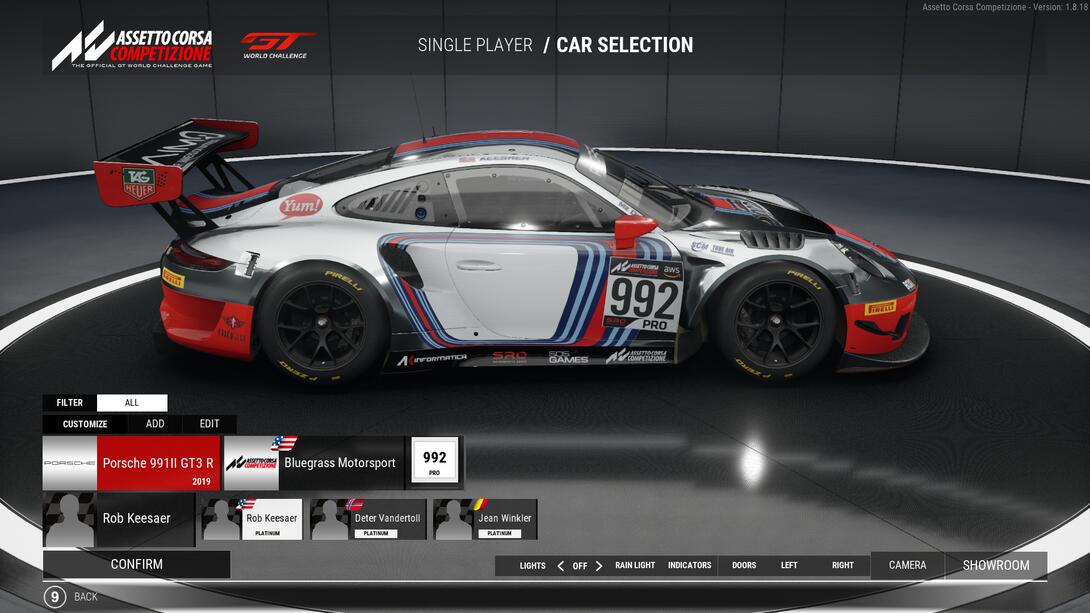Viewport: 1090px width, 613px height.
Task: Pick driver Deter Vandertoll
Action: pos(368,520)
